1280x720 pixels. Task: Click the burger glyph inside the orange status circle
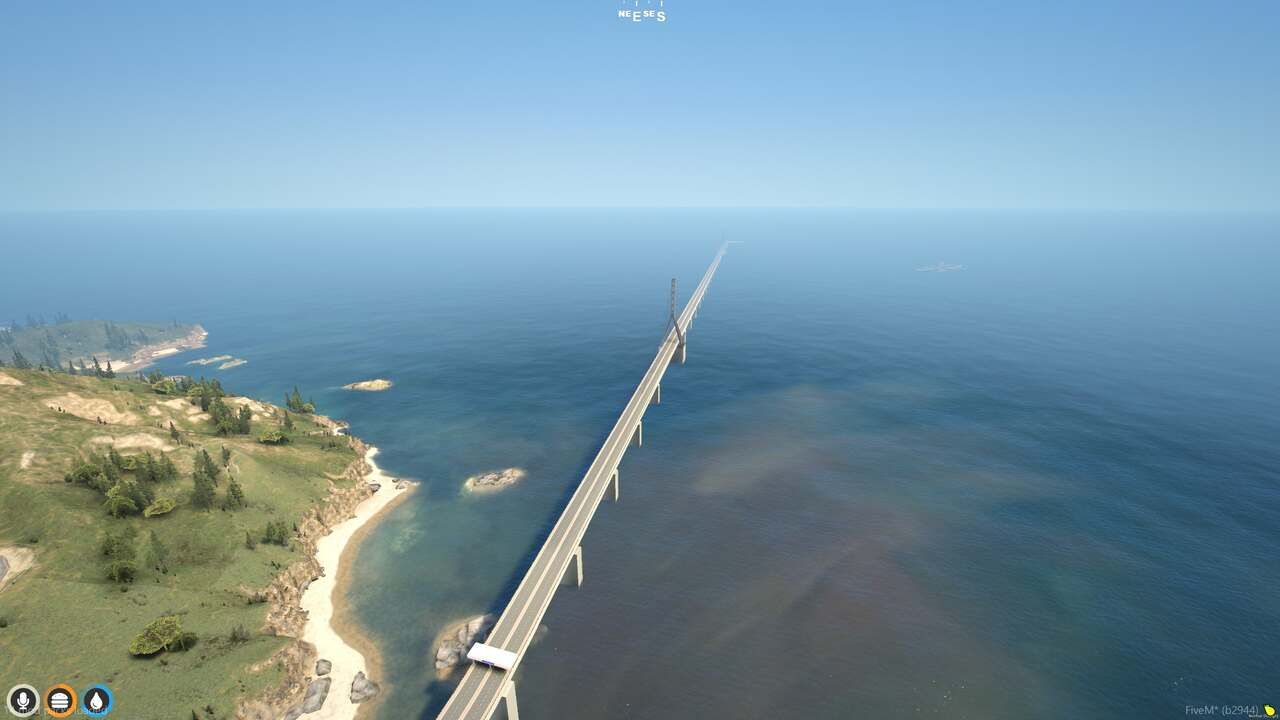click(59, 700)
